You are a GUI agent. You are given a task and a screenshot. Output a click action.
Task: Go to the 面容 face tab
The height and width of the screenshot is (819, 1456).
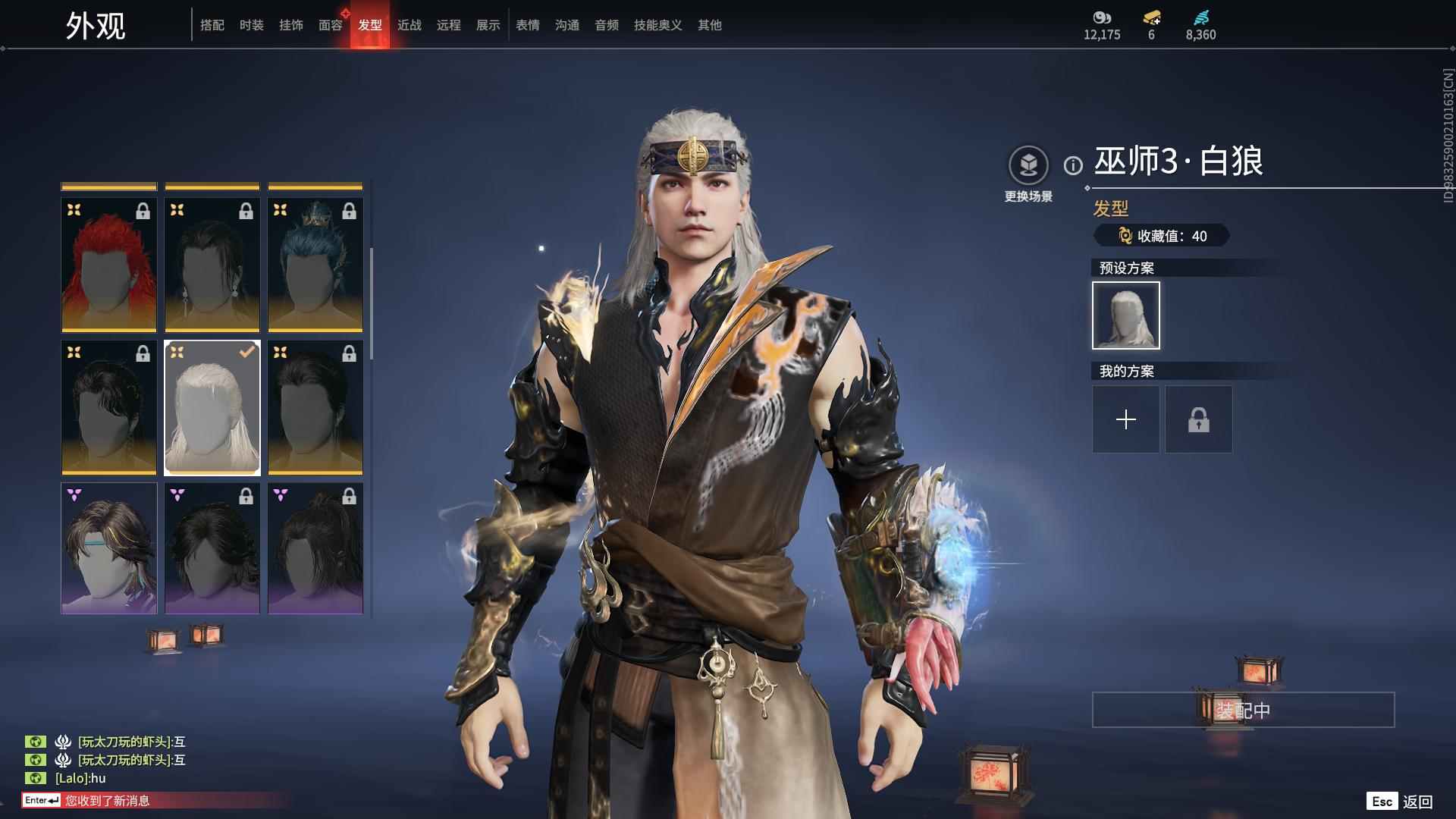pos(331,25)
